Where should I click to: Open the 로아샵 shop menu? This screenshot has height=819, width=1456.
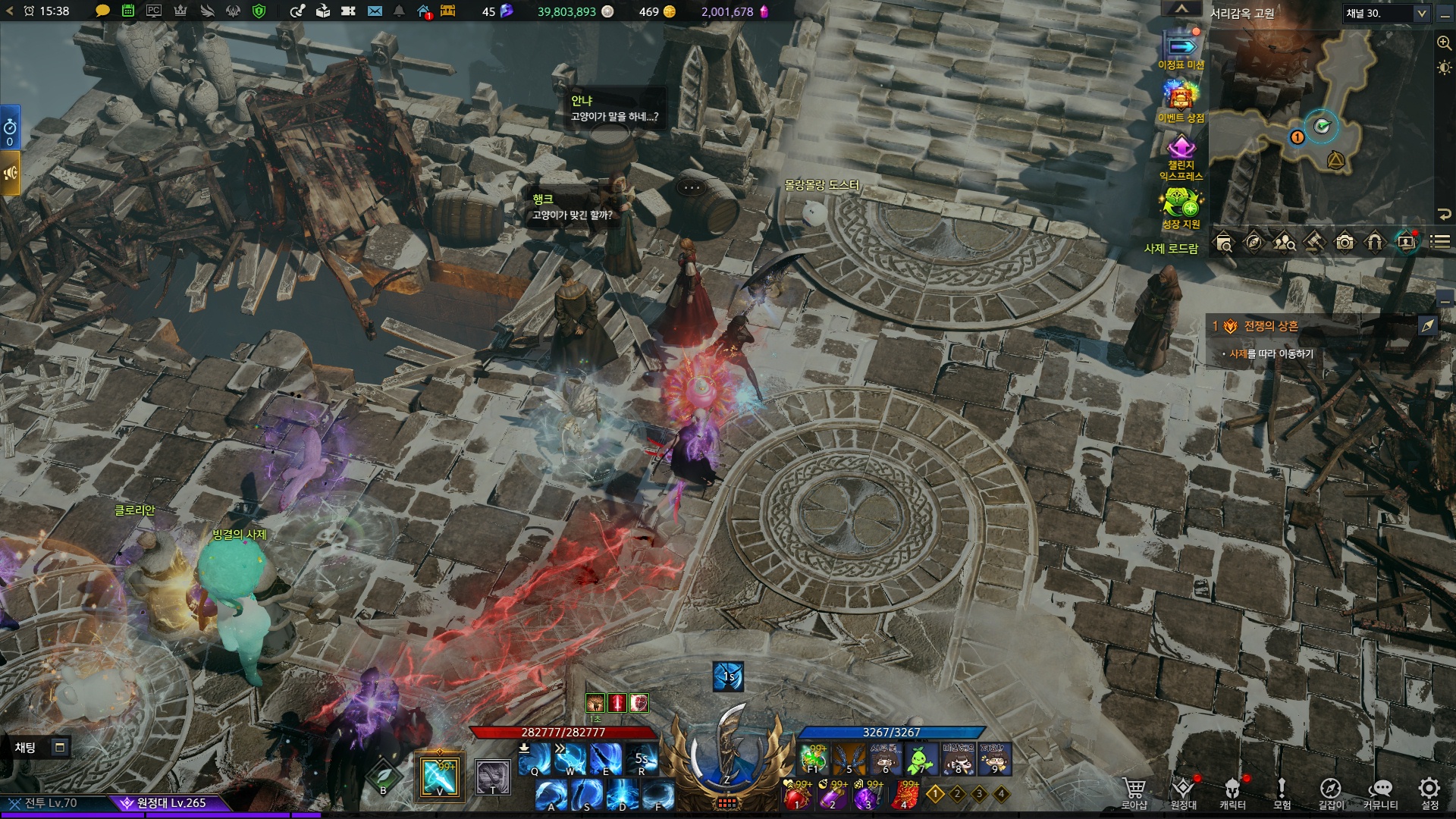click(1134, 793)
